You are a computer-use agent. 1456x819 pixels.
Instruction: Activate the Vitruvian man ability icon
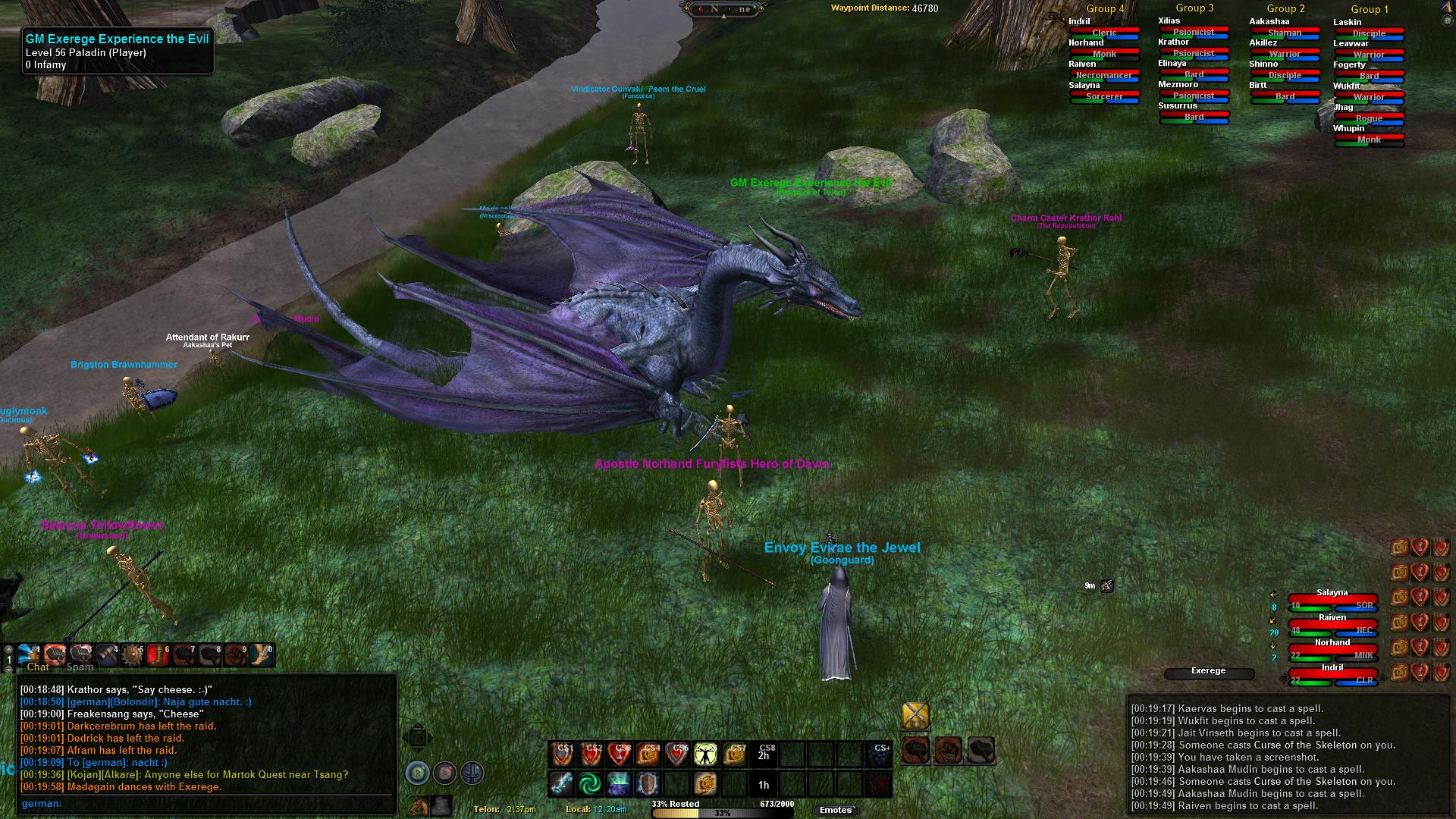(x=706, y=755)
